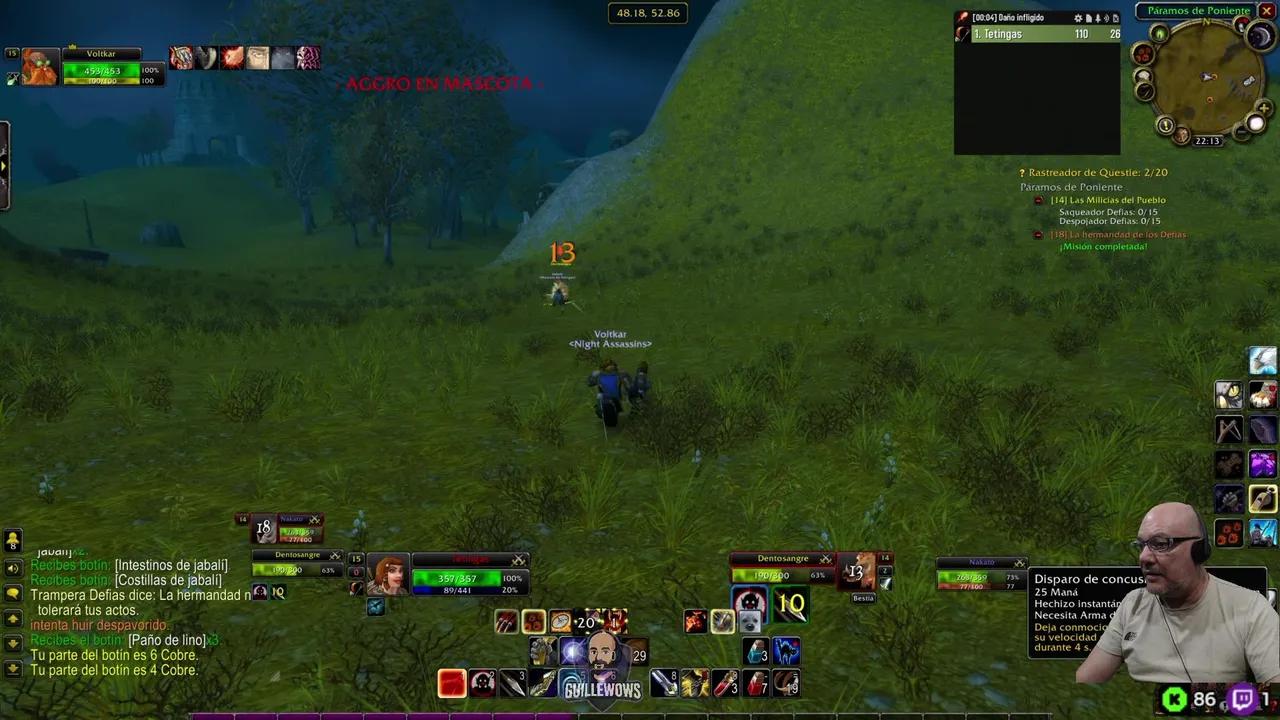Open the damage meter settings gear icon
This screenshot has width=1280, height=720.
[x=1079, y=17]
